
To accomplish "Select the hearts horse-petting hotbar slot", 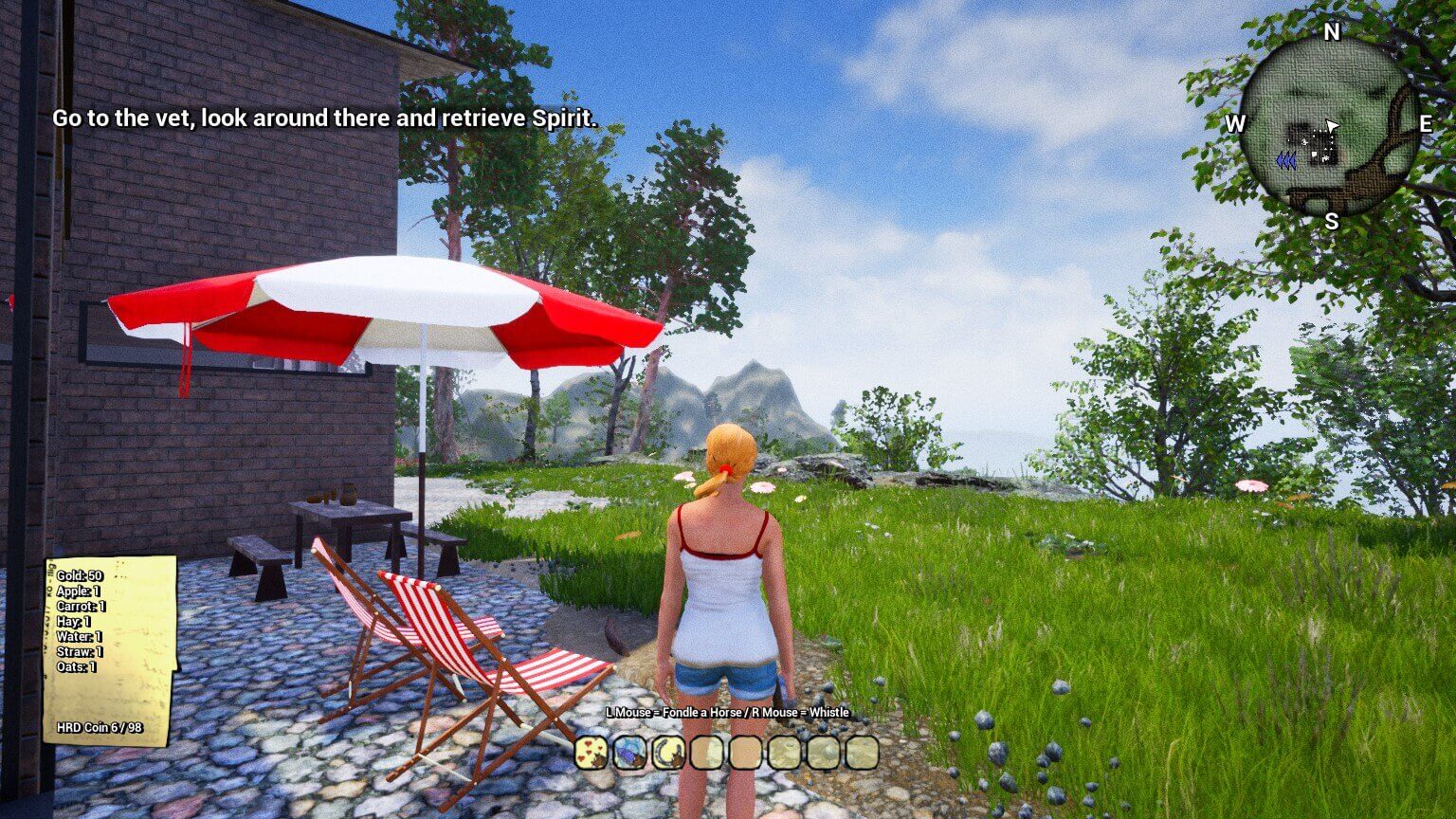I will pos(591,753).
